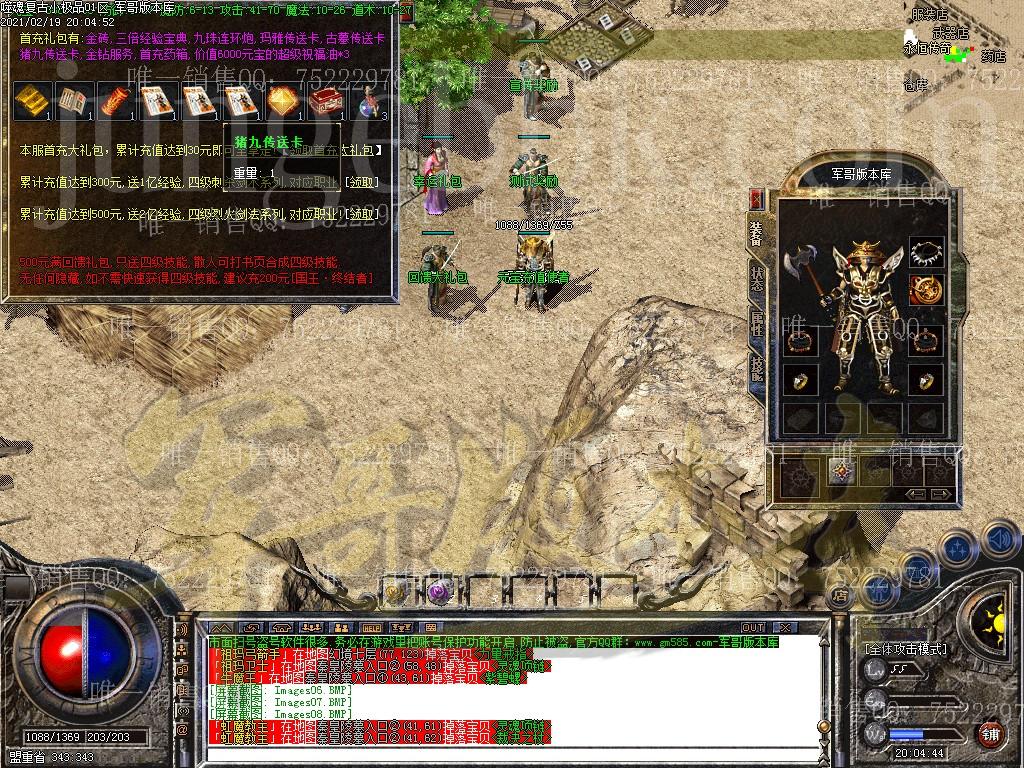Go to next page with right arrow

coord(940,494)
